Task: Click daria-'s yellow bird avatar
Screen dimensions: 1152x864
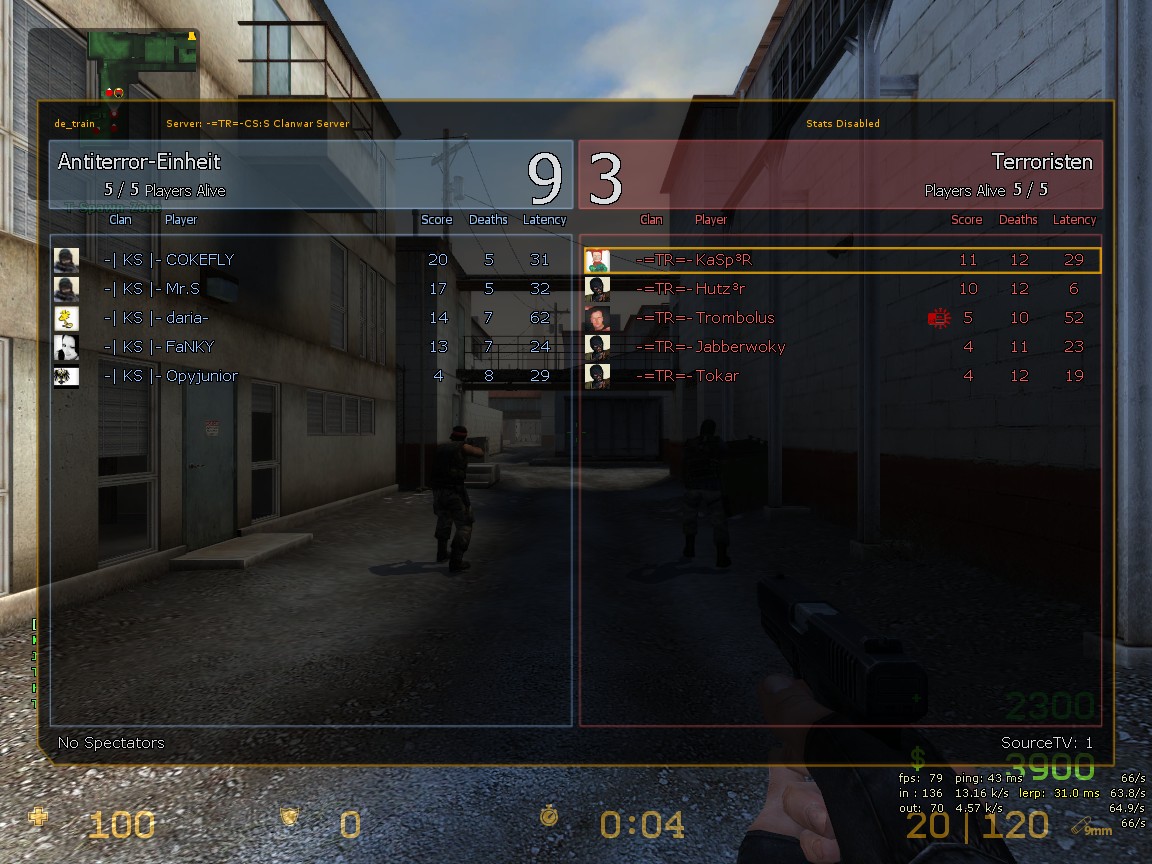Action: tap(66, 318)
